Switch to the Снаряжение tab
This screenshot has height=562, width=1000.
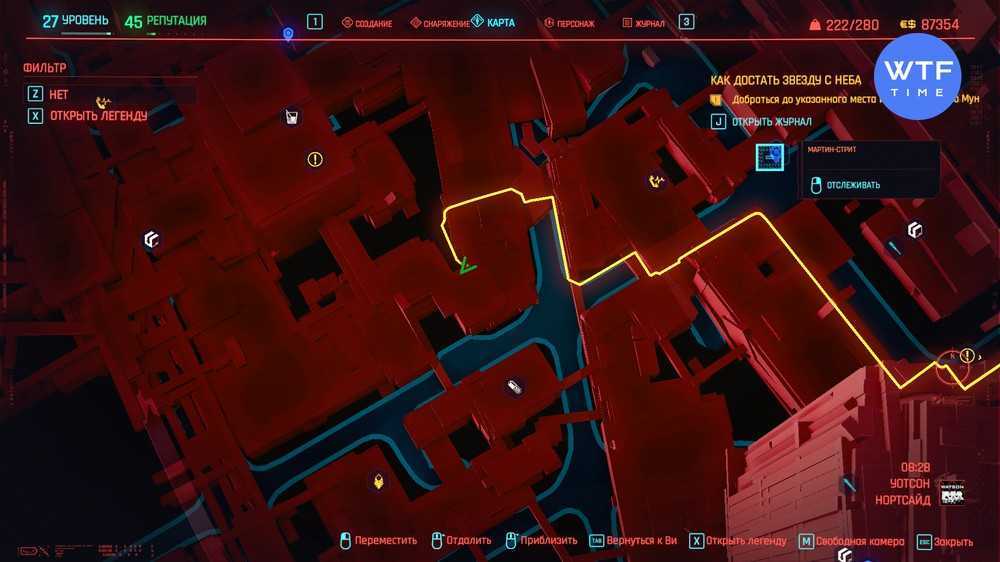[x=439, y=23]
